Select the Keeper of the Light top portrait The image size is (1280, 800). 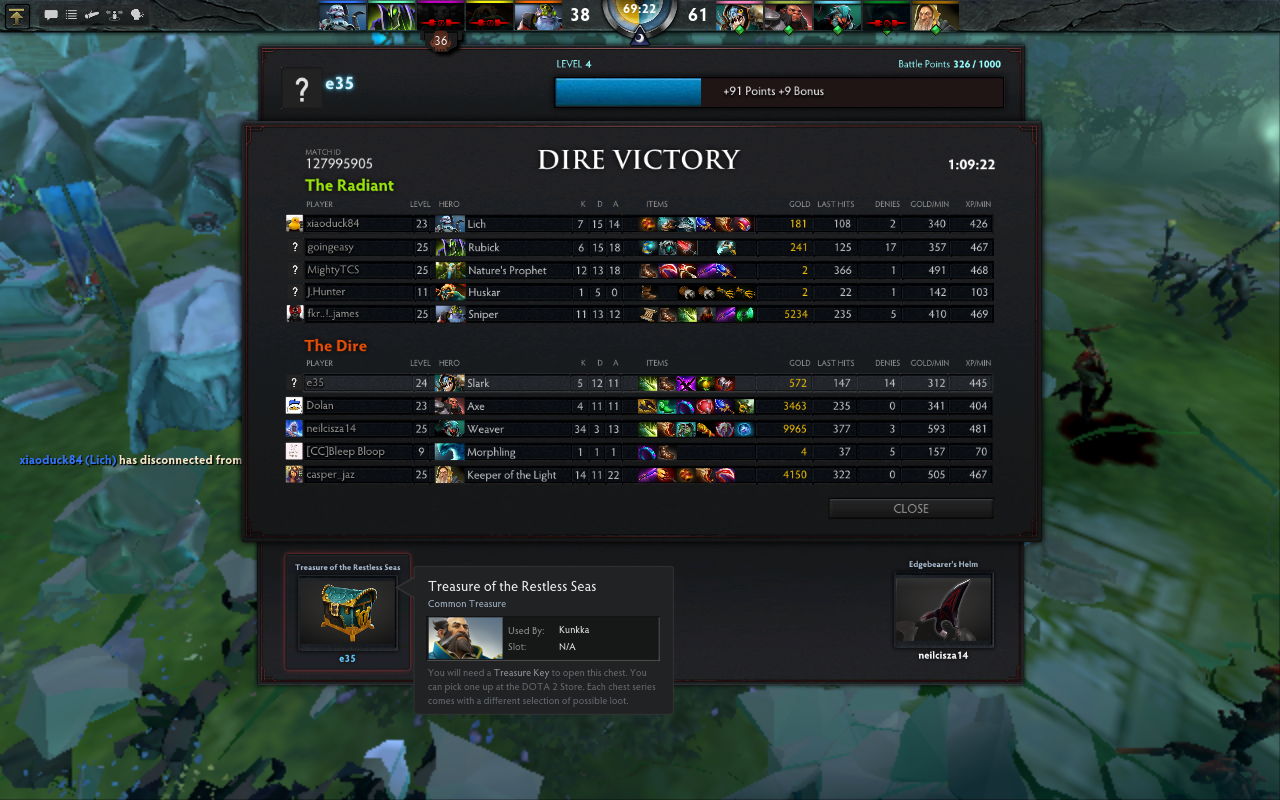pos(935,15)
